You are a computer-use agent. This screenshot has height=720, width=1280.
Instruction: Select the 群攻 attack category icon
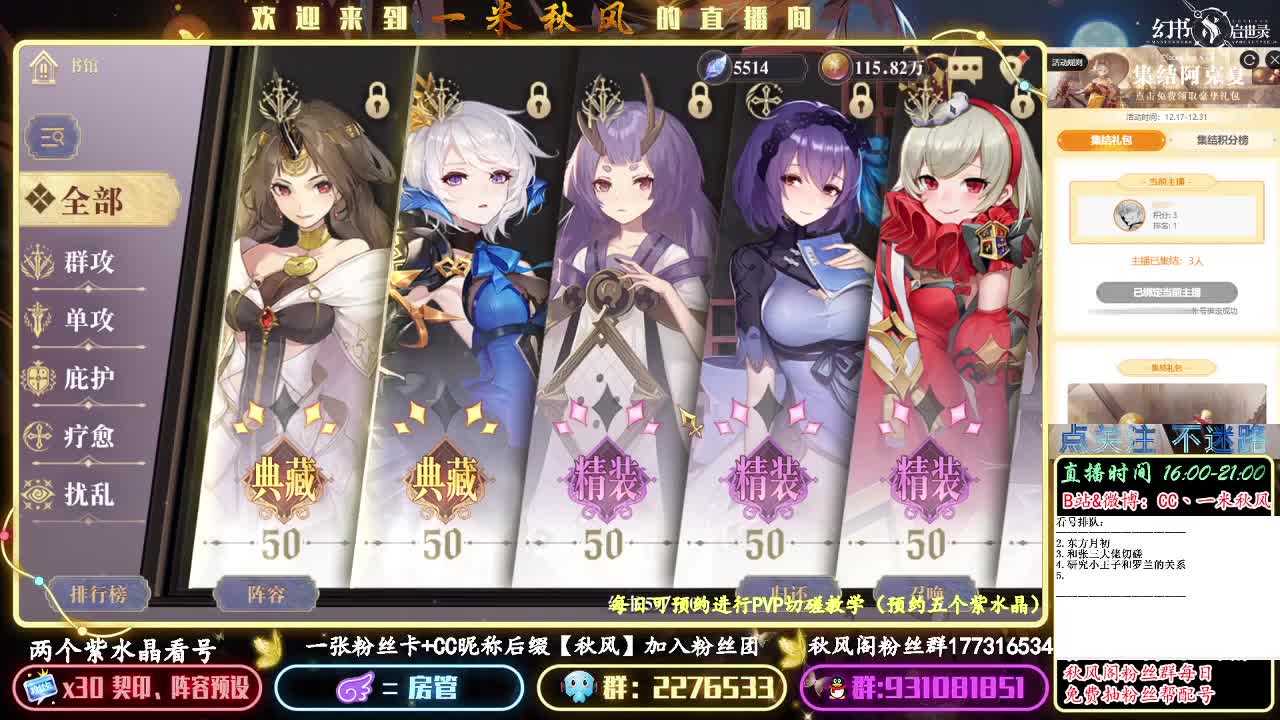[36, 263]
